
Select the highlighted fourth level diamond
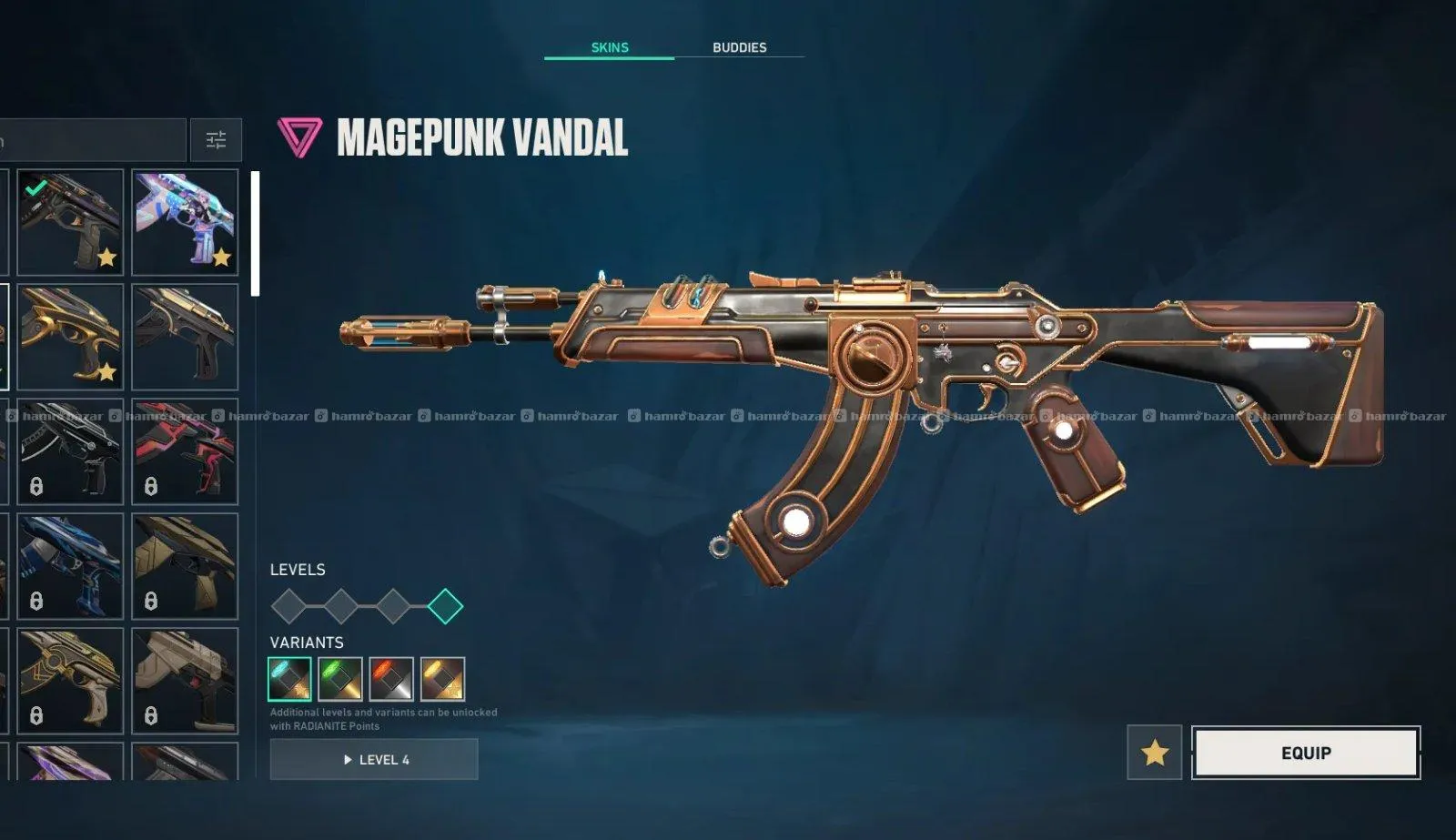445,606
